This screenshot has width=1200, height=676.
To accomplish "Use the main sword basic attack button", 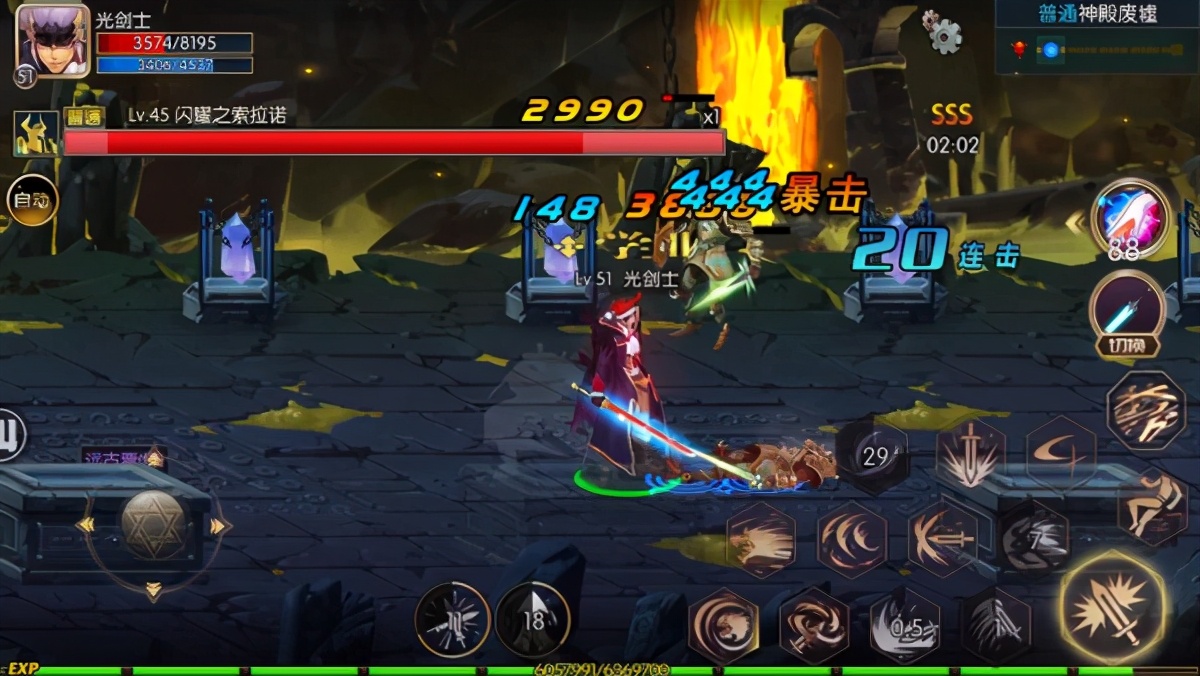I will tap(1113, 608).
